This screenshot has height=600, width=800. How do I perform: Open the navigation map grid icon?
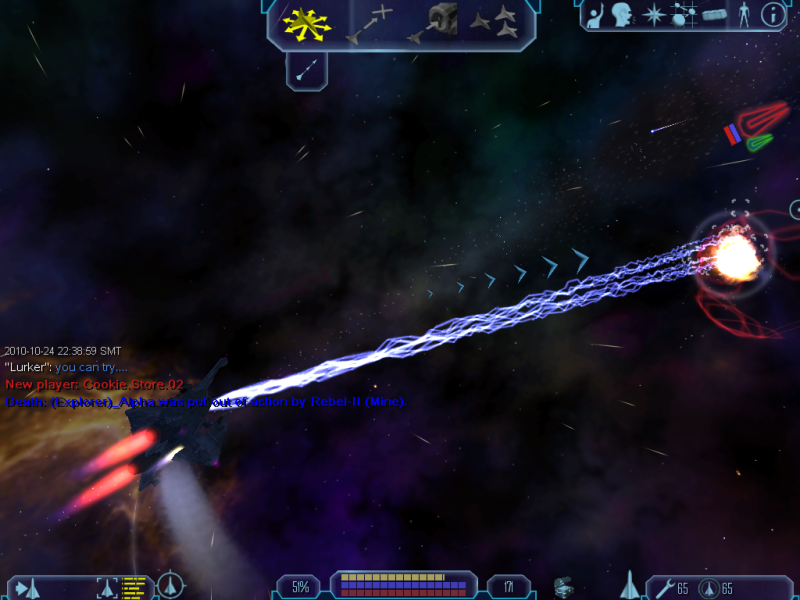684,15
